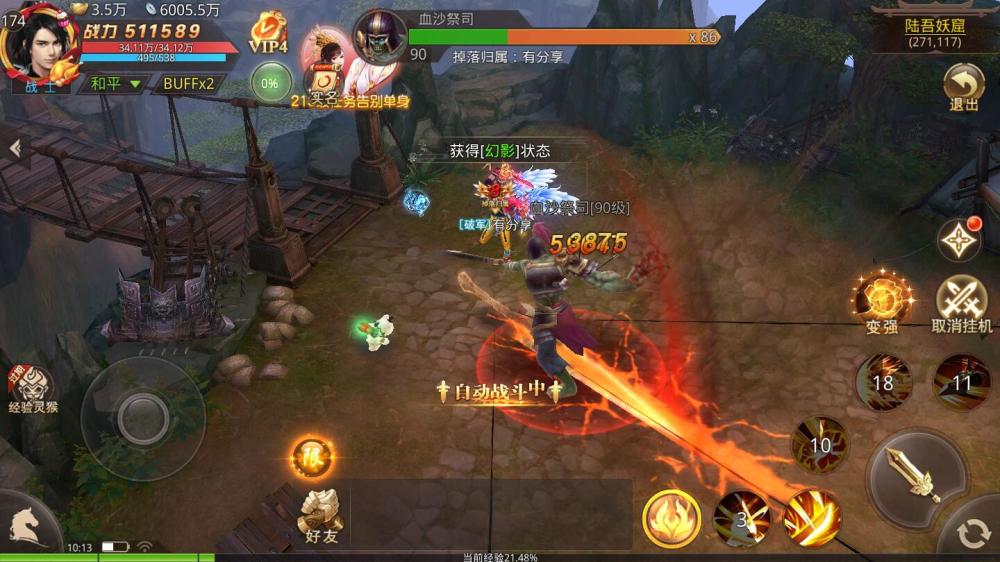This screenshot has height=562, width=1000.
Task: Use the skill on 11 cooldown
Action: click(x=962, y=382)
